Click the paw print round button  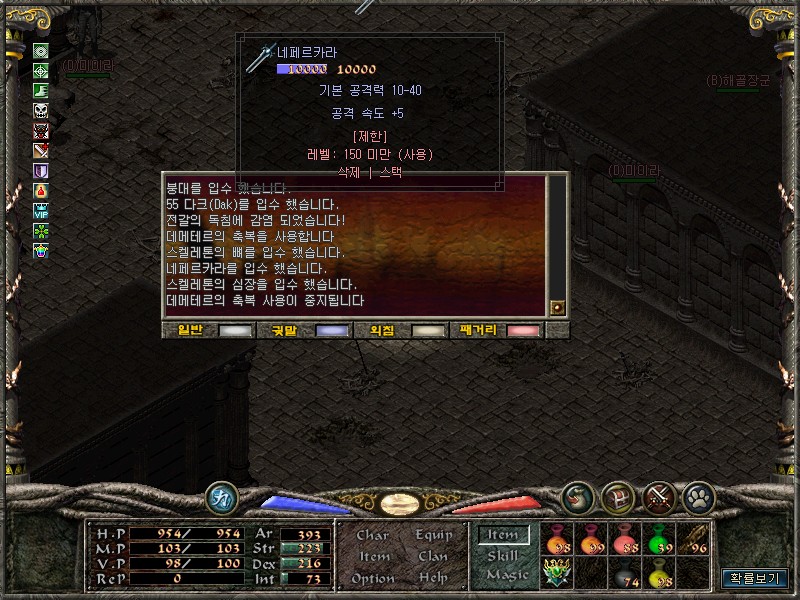click(697, 497)
